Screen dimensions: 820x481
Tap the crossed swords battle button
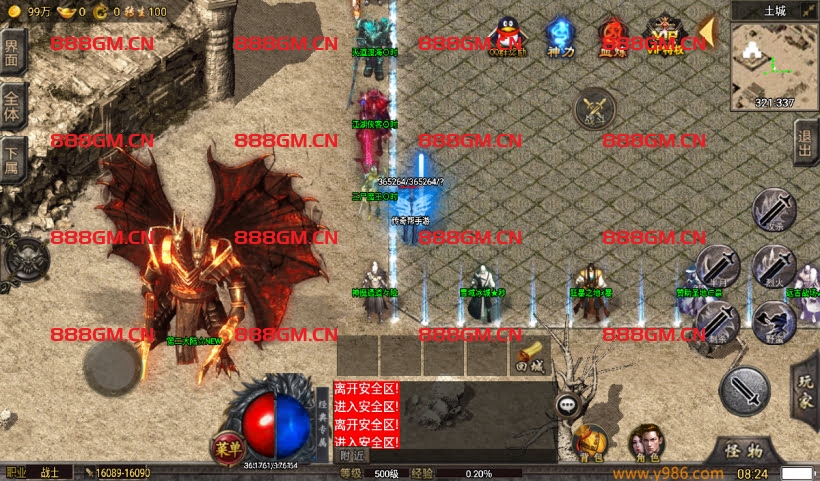(595, 107)
